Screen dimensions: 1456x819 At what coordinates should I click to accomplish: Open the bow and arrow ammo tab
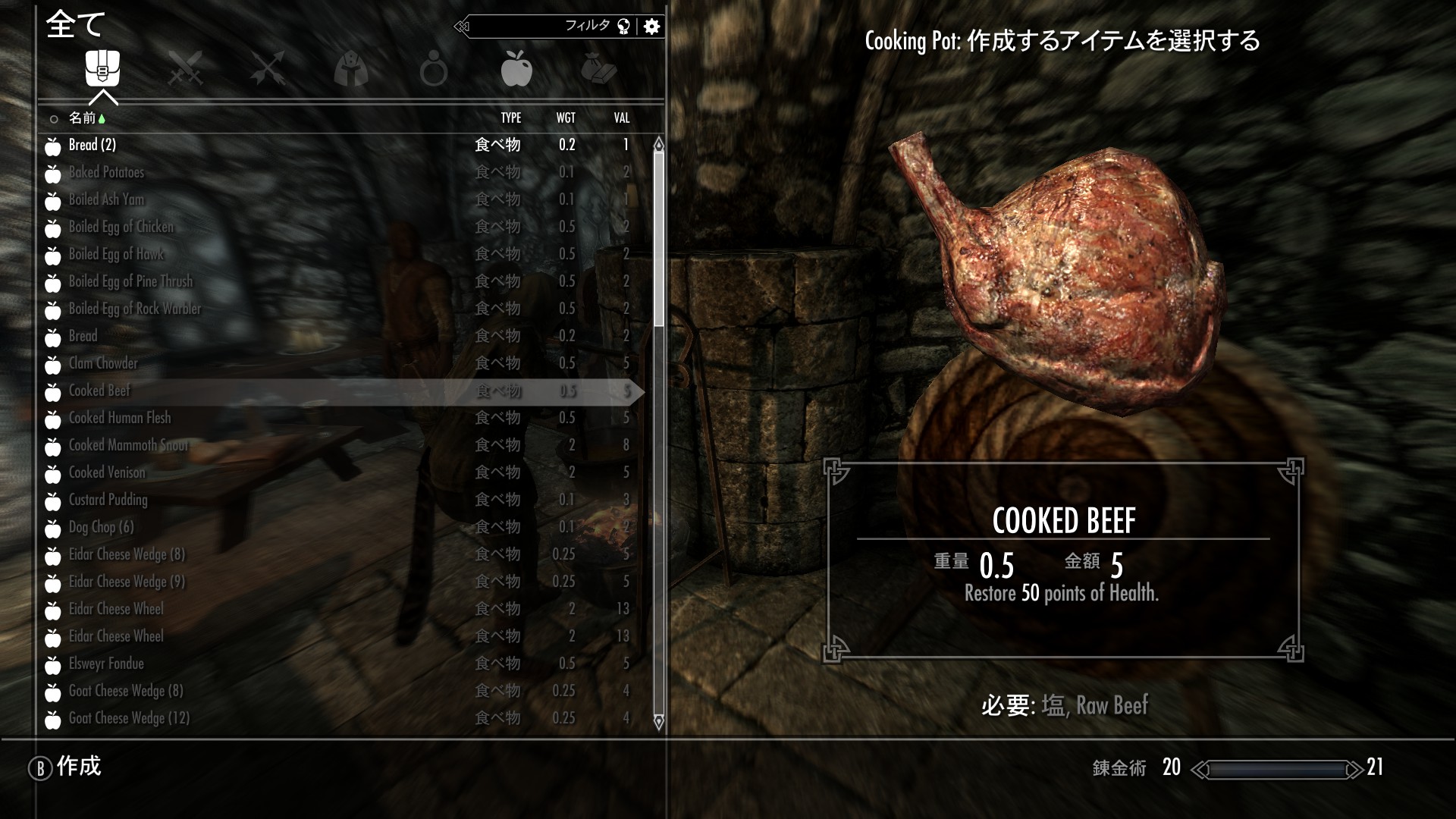[268, 68]
